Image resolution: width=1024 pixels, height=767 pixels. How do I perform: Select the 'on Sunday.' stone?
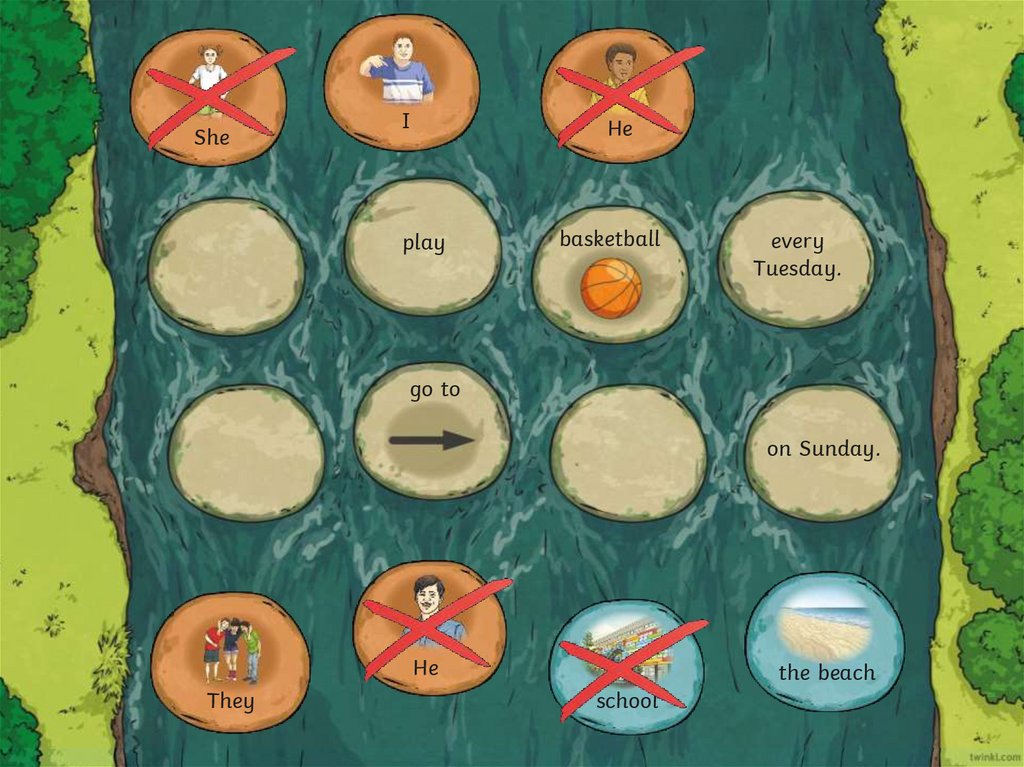click(x=823, y=450)
